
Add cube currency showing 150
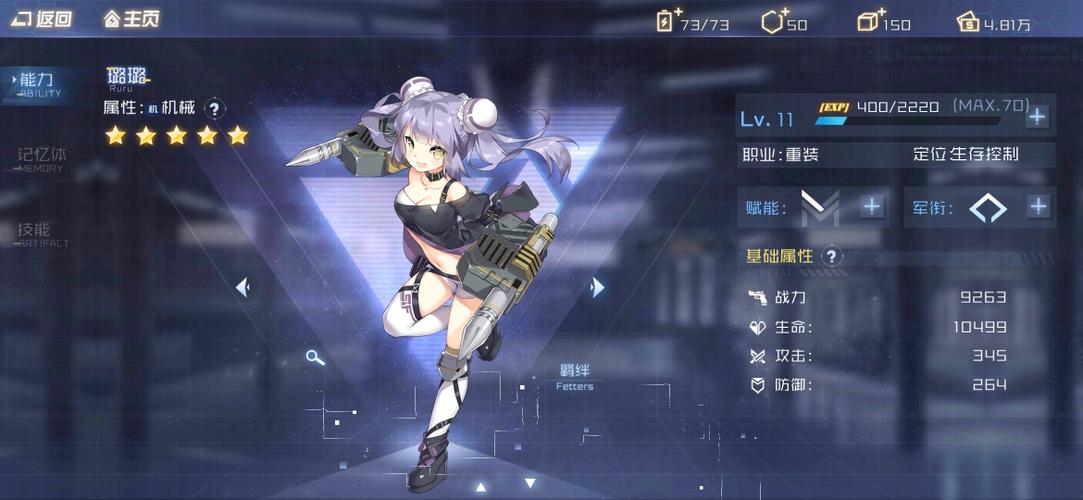(x=870, y=21)
